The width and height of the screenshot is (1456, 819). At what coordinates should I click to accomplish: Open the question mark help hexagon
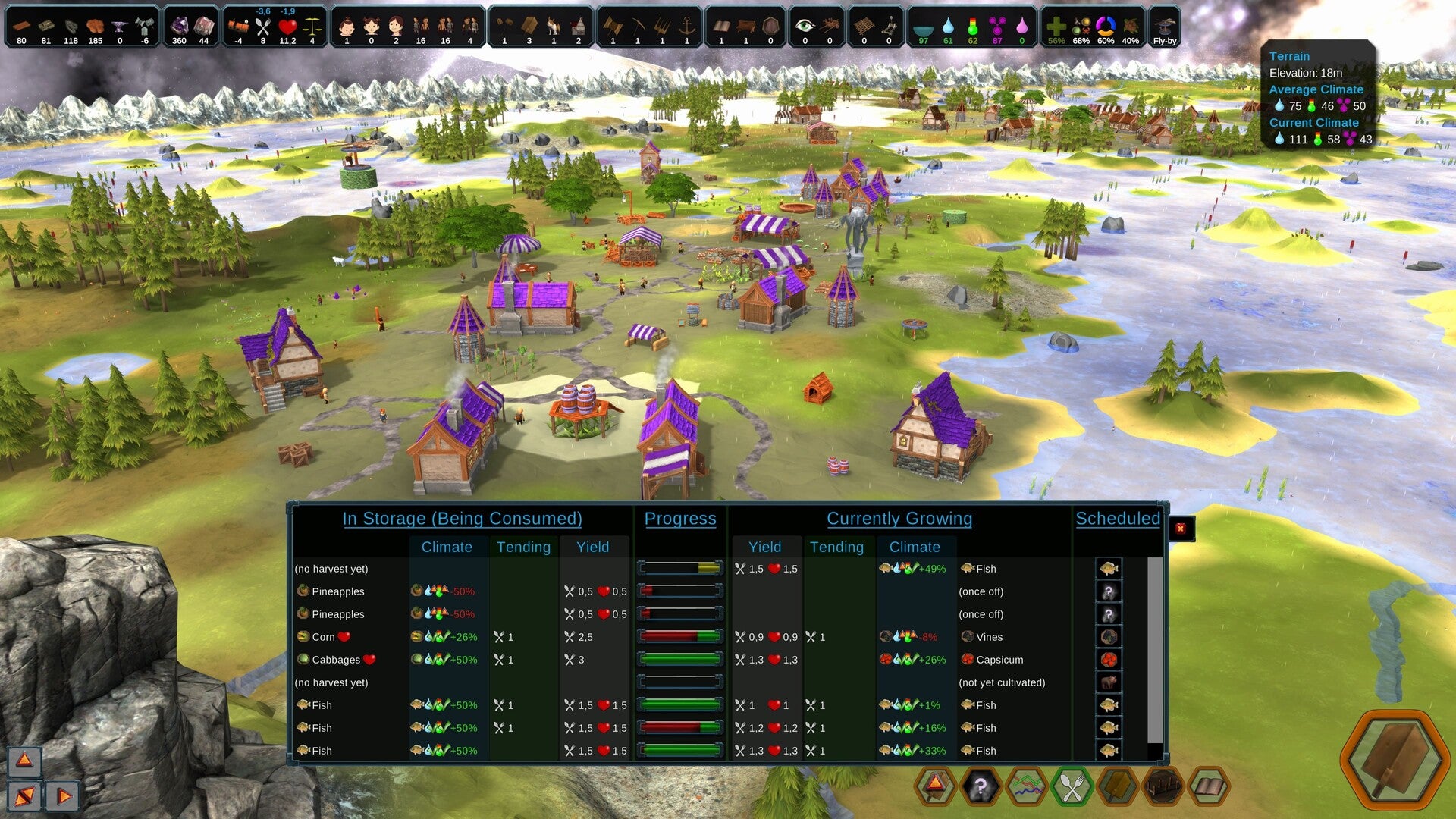pyautogui.click(x=981, y=787)
